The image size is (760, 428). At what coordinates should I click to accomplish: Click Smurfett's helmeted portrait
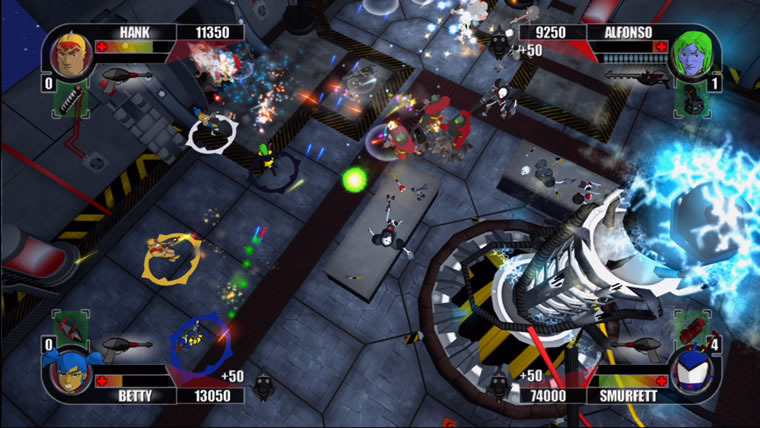click(691, 372)
